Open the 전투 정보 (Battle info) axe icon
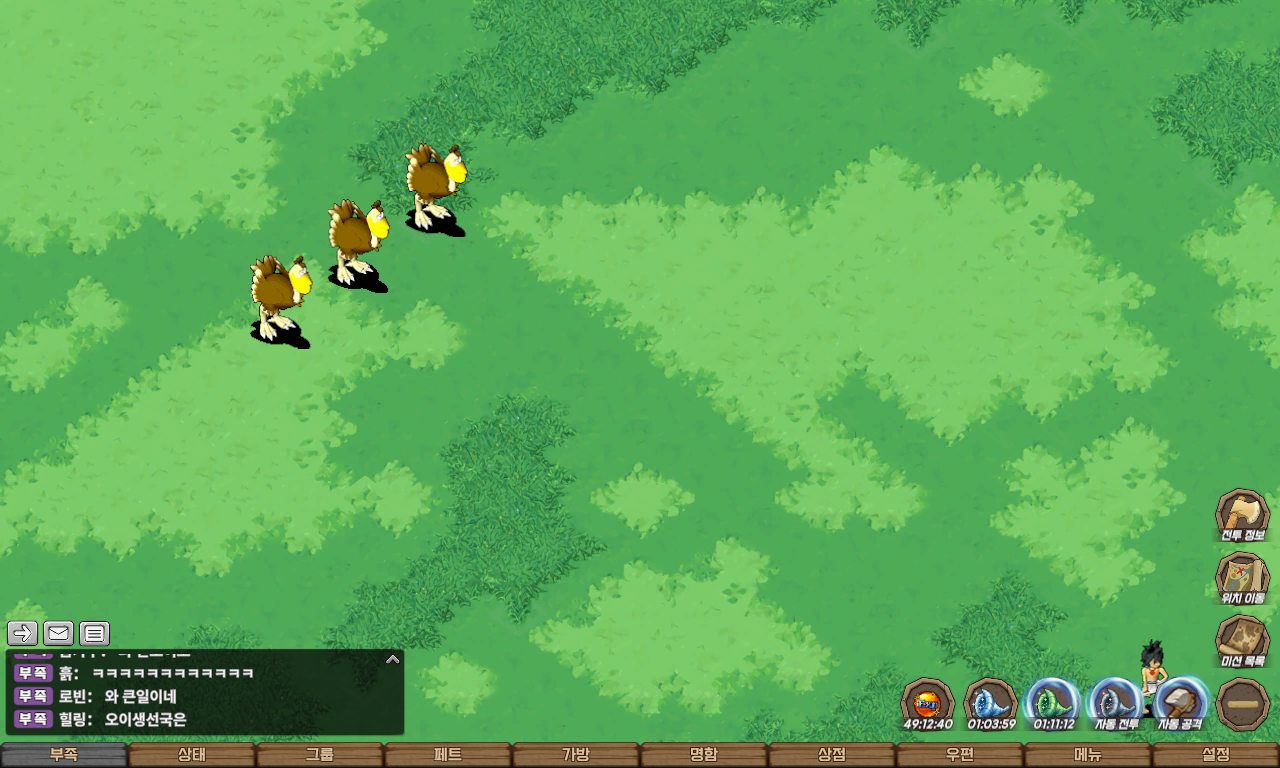 pyautogui.click(x=1242, y=514)
